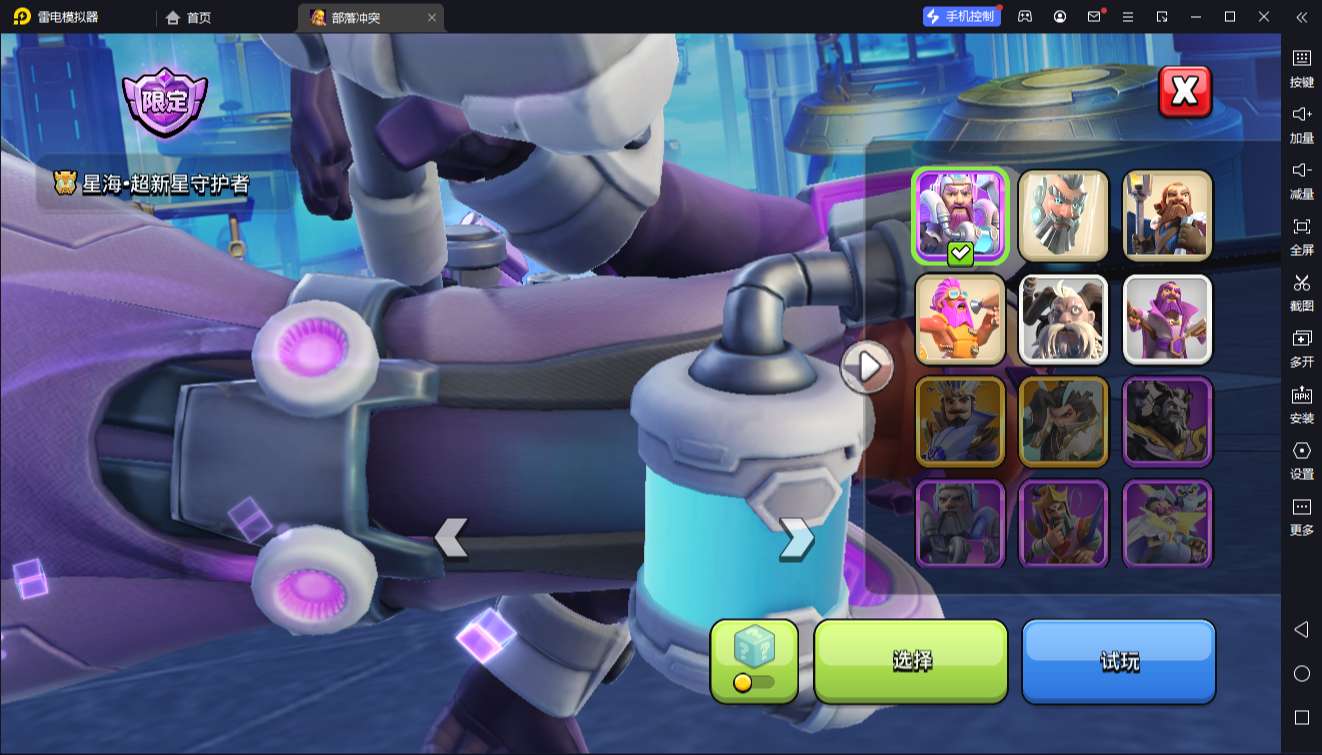This screenshot has height=755, width=1322.
Task: Select the silver armored knight skin
Action: (960, 524)
